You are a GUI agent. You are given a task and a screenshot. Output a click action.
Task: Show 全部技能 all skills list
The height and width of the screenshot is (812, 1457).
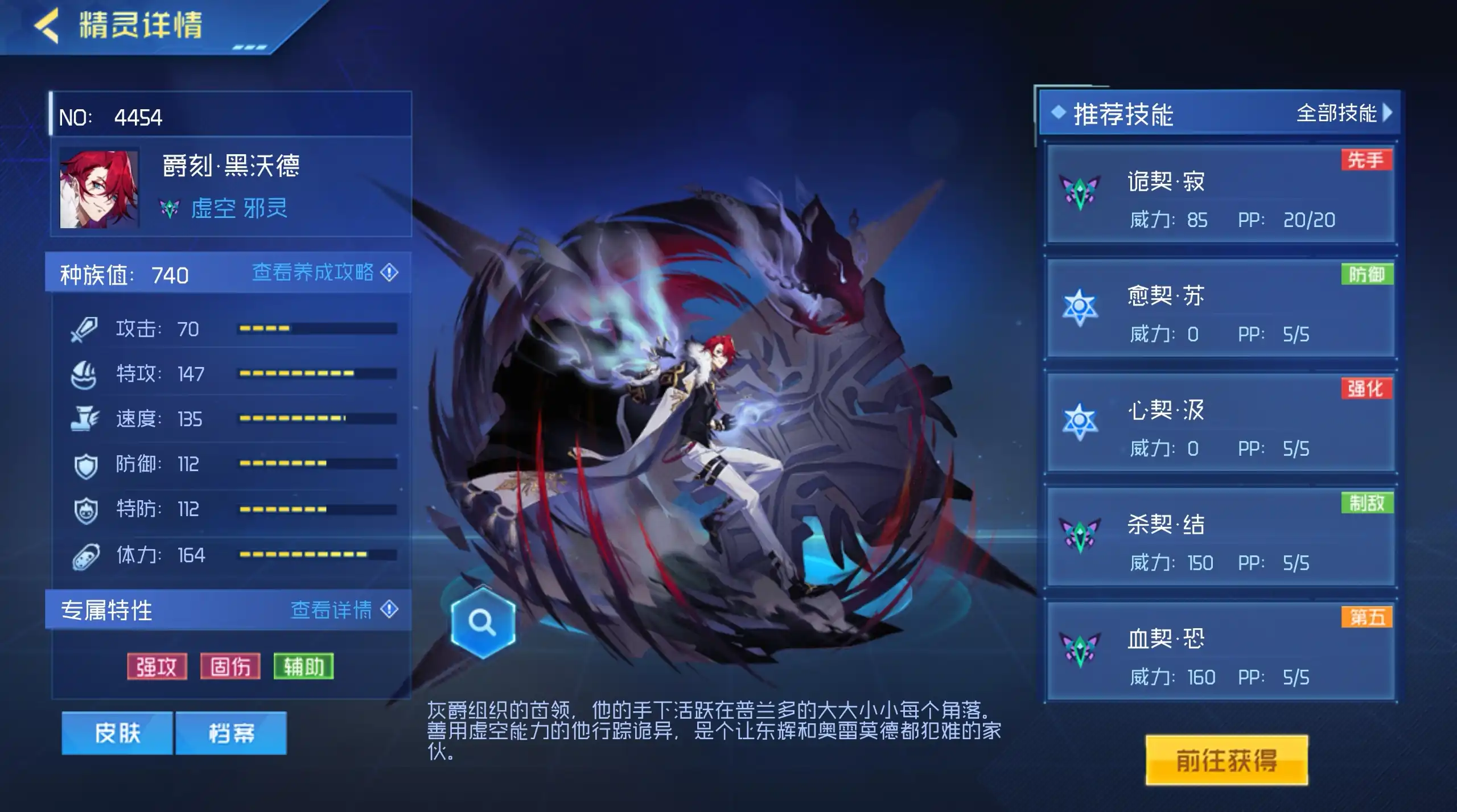(x=1343, y=113)
